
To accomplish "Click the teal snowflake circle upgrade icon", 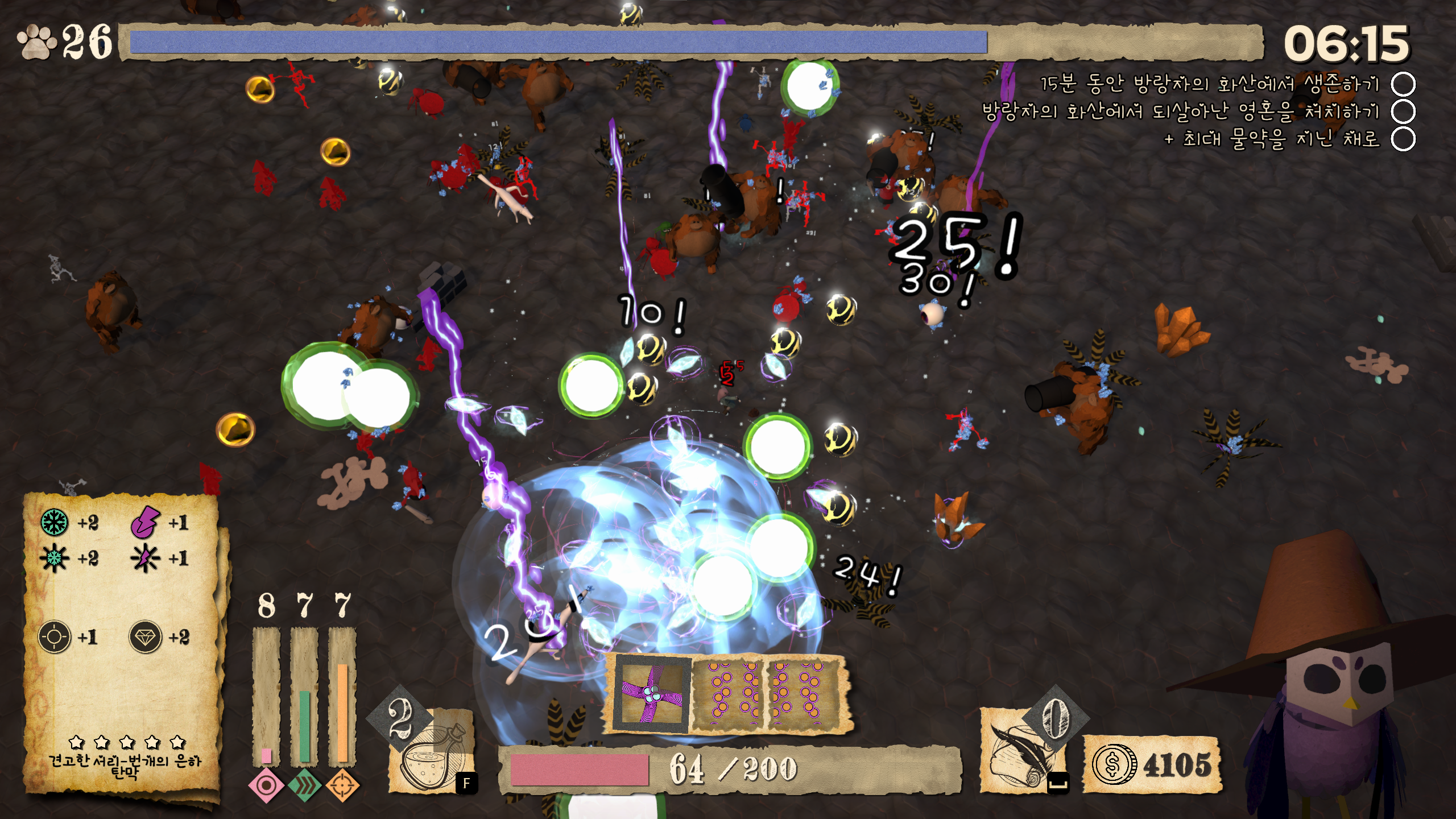I will tap(55, 522).
